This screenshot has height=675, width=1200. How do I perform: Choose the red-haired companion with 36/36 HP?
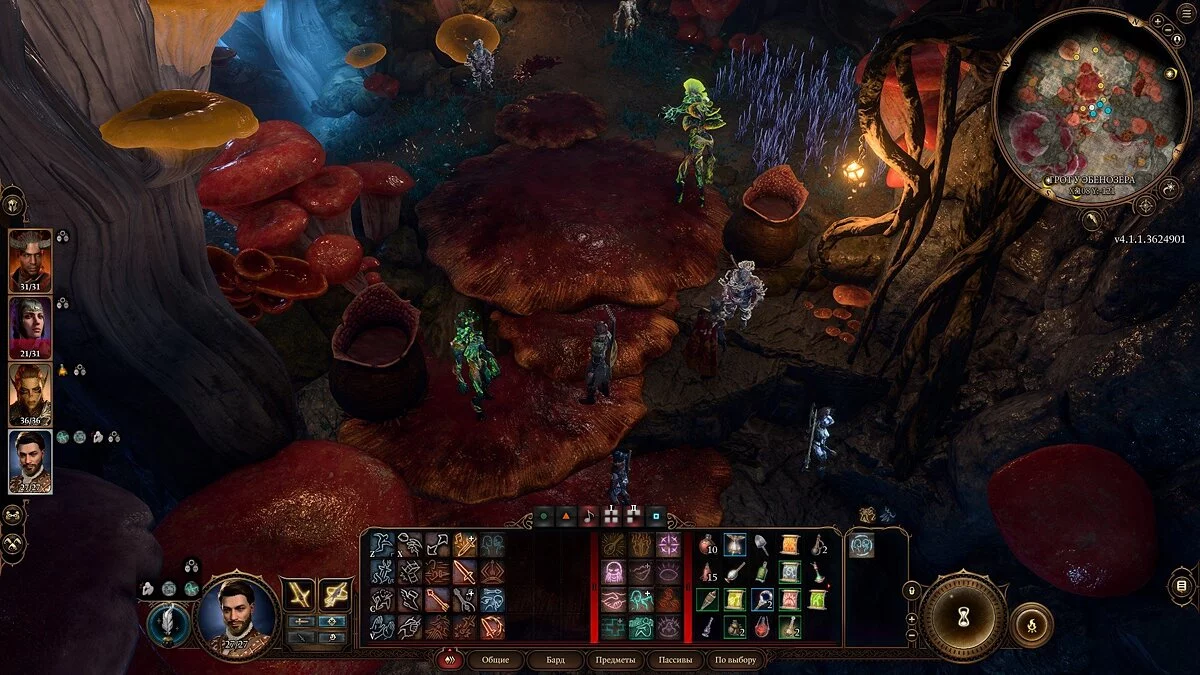pos(30,393)
